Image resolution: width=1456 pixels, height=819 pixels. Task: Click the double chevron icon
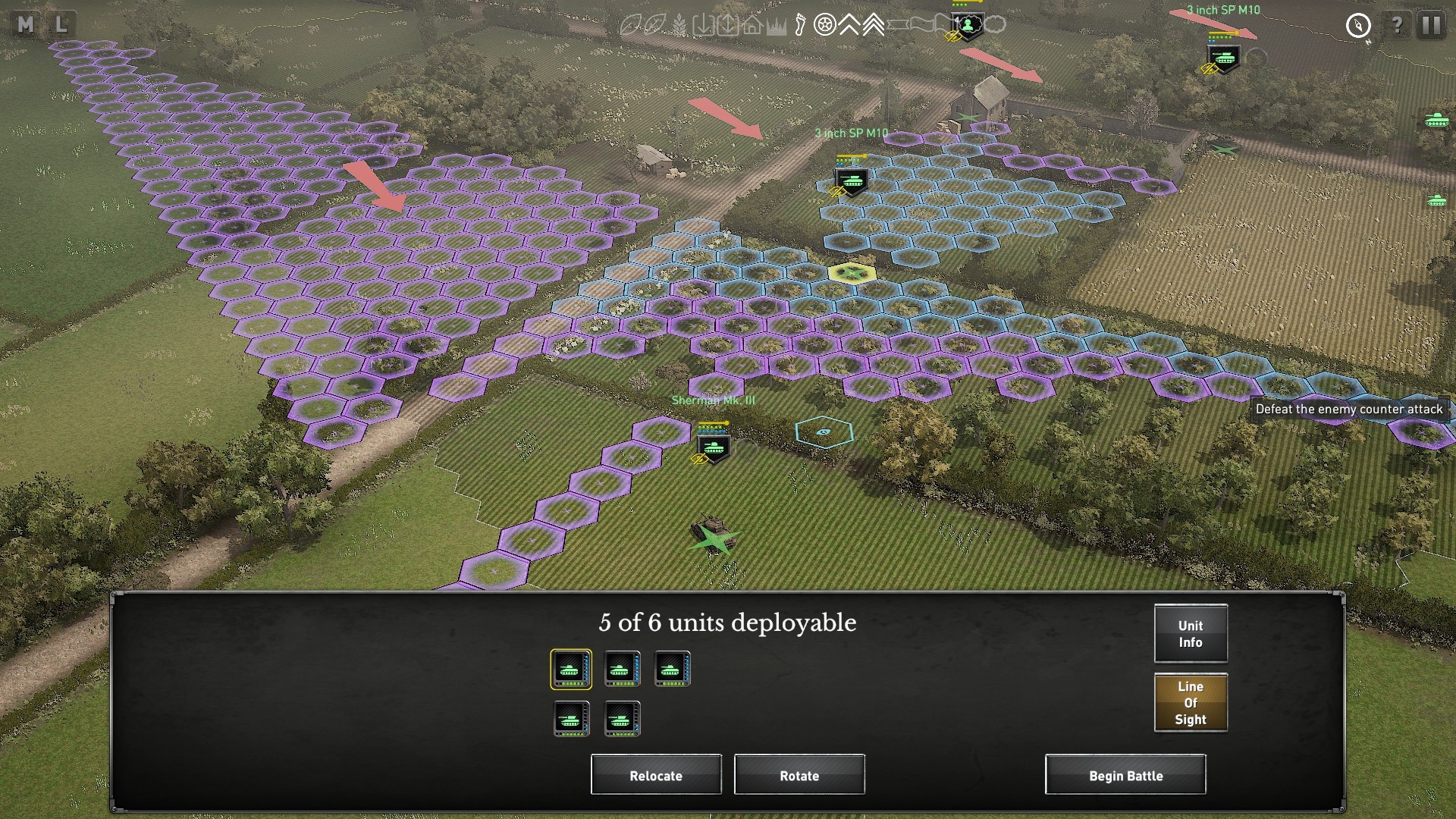(849, 26)
